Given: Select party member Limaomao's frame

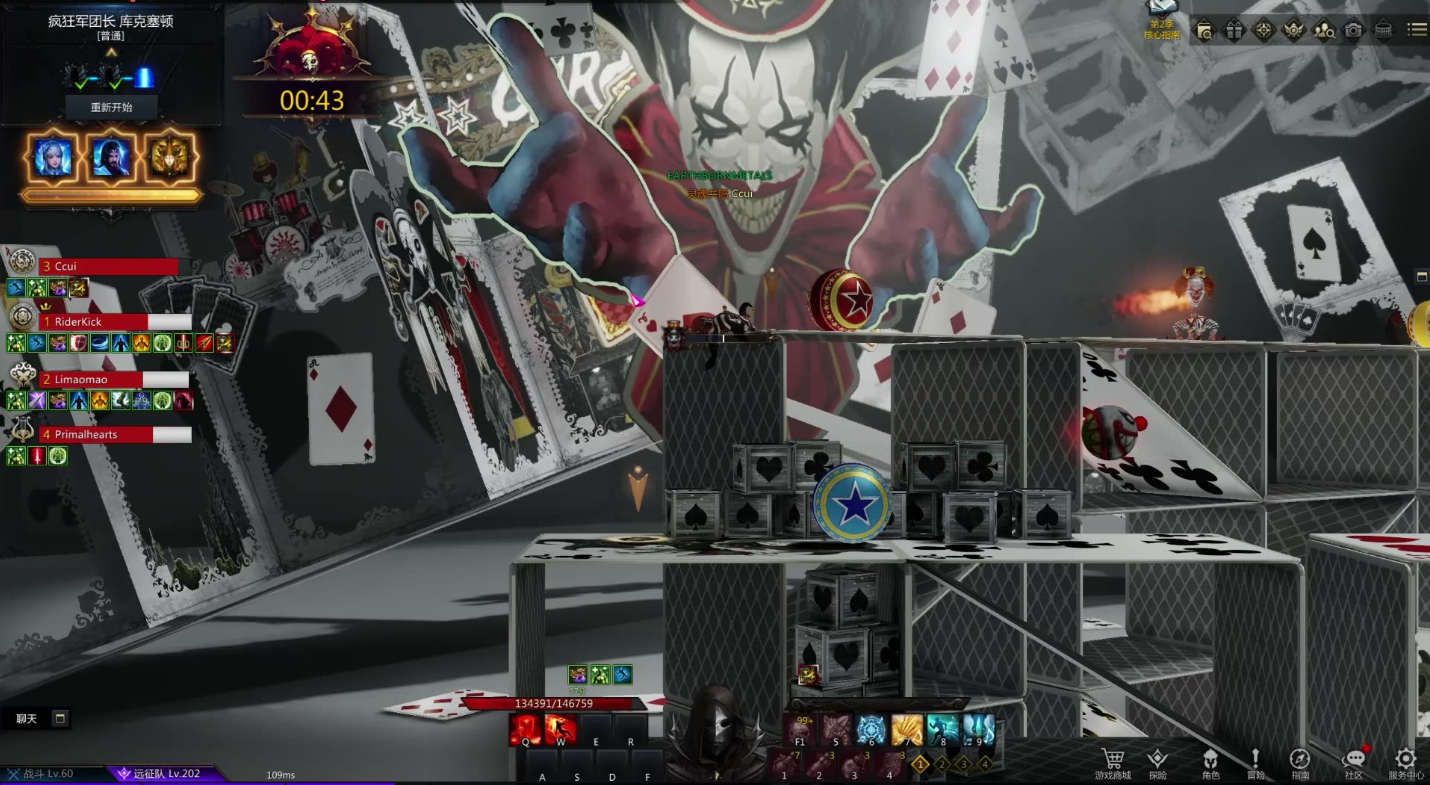Looking at the screenshot, I should pyautogui.click(x=100, y=380).
